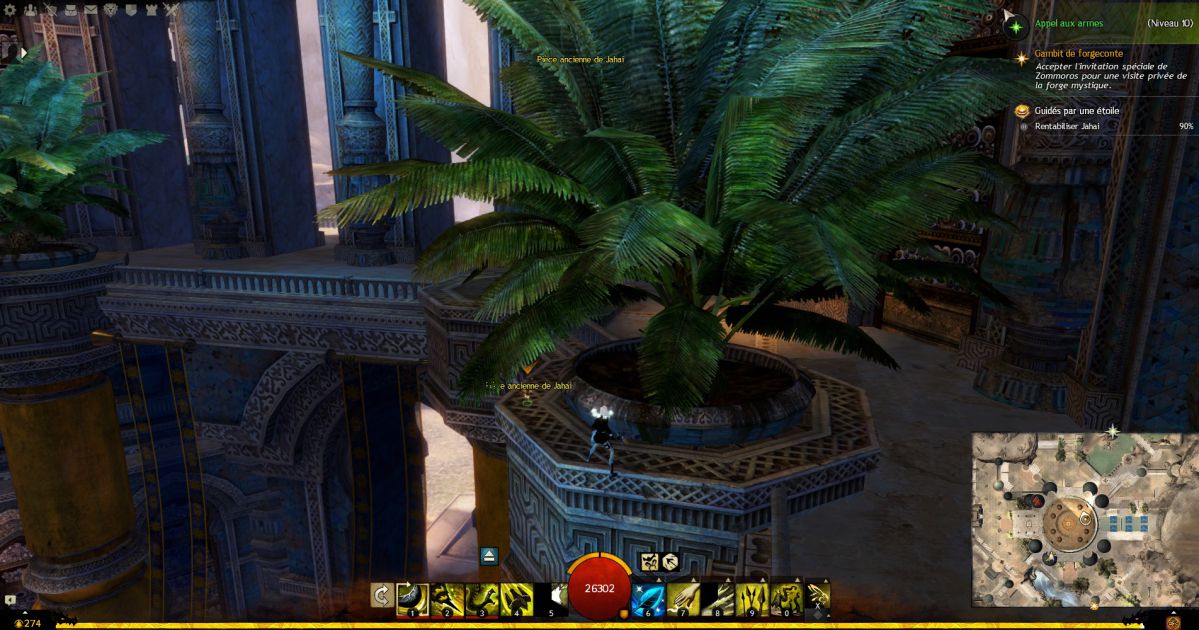Open the contacts and friends panel icon

pos(29,10)
